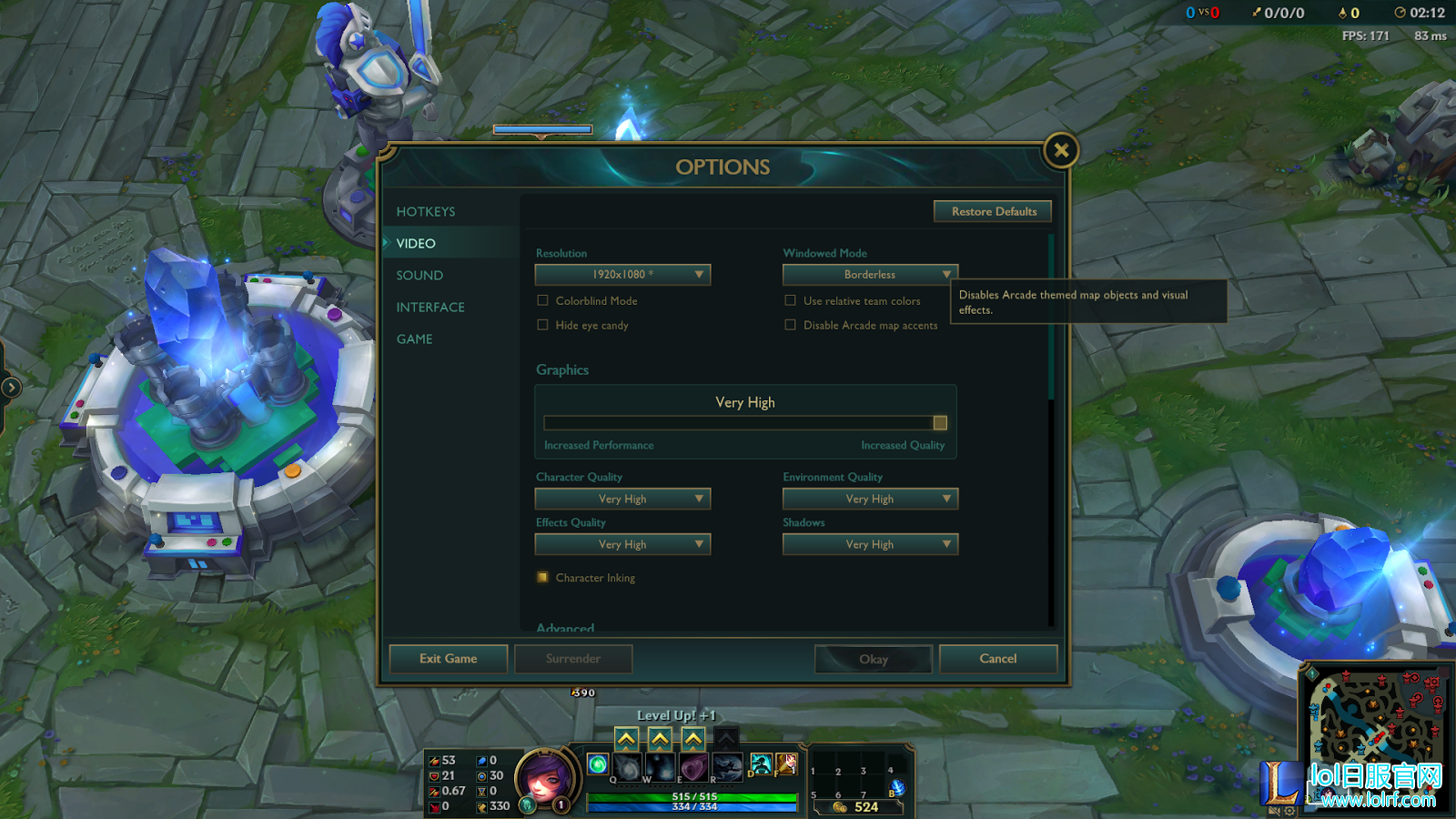The width and height of the screenshot is (1456, 819).
Task: Select the Interface settings tab
Action: 430,308
